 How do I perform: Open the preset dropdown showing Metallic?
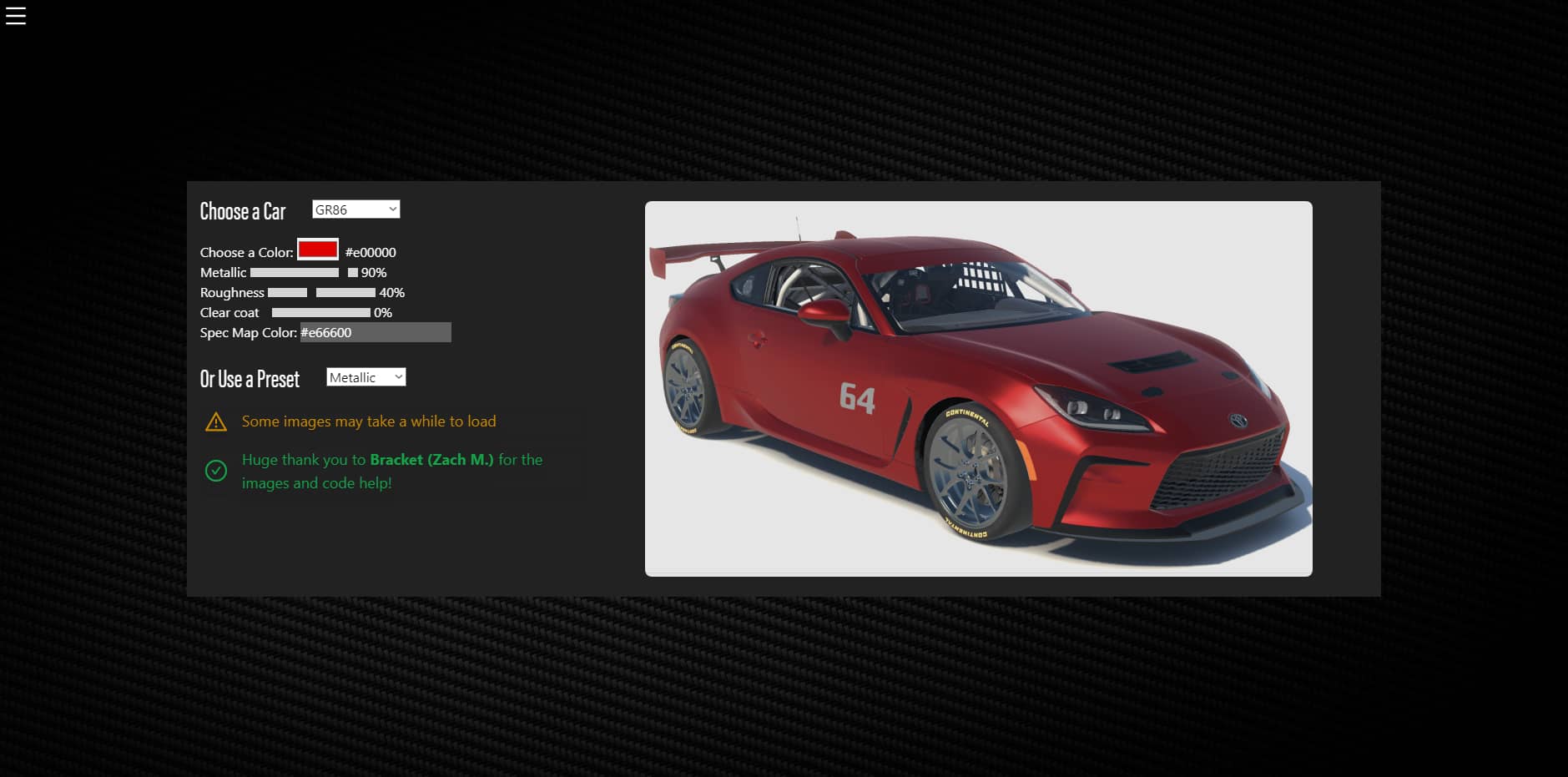(366, 376)
